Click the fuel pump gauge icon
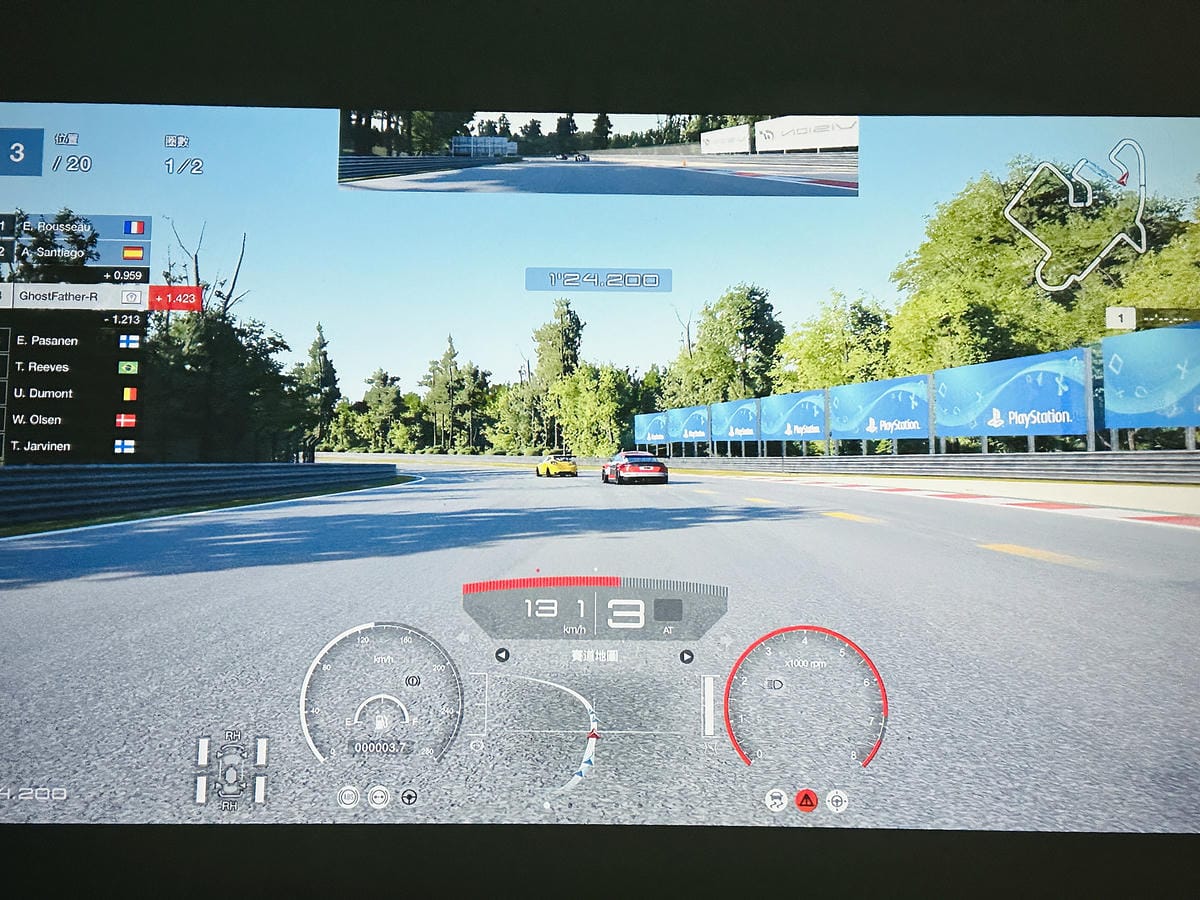This screenshot has height=900, width=1200. coord(381,720)
